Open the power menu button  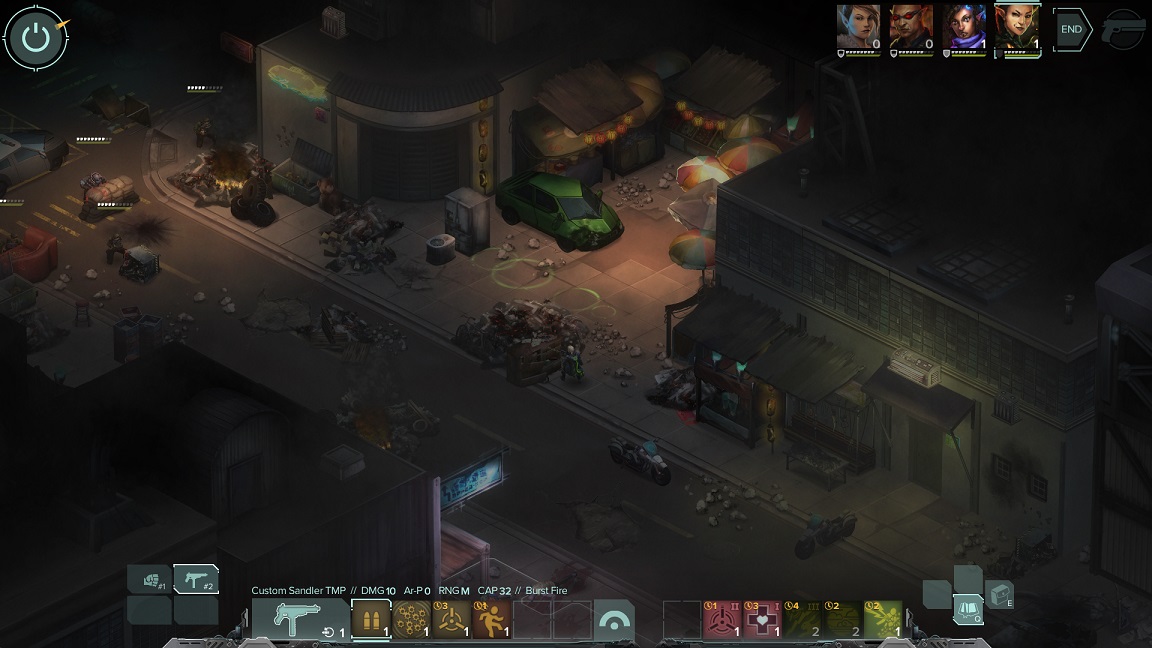coord(36,38)
